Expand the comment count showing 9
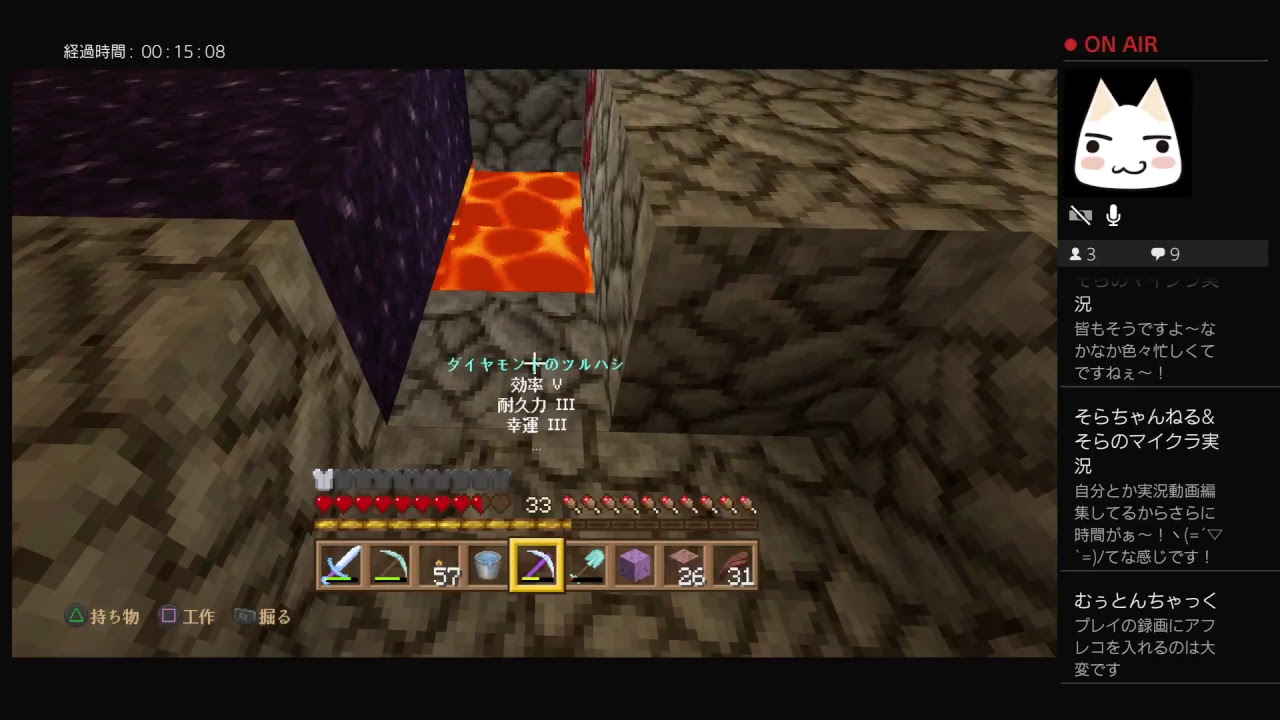Image resolution: width=1280 pixels, height=720 pixels. click(1164, 254)
